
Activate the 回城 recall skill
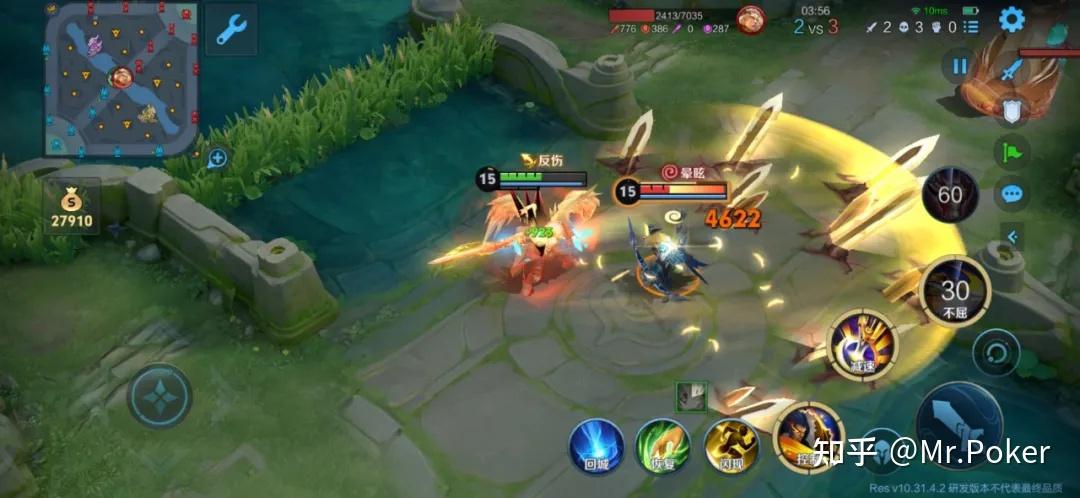pos(597,445)
